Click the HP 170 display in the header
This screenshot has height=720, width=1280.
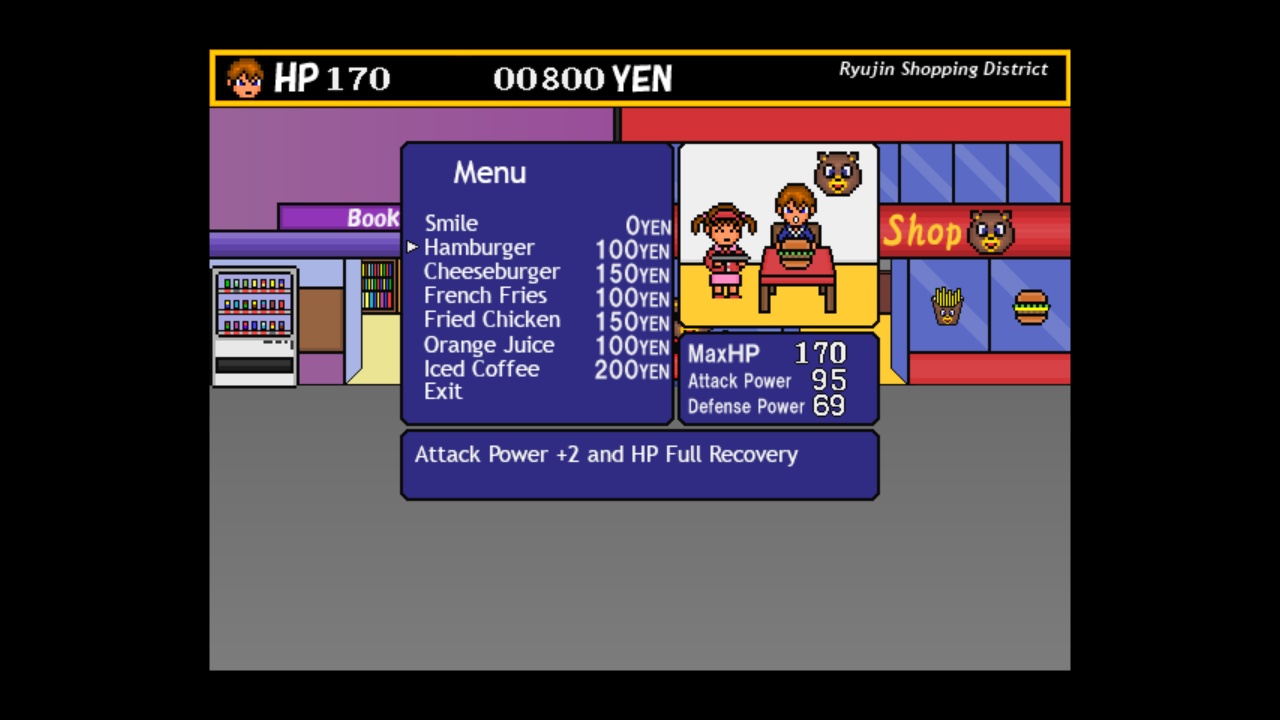(x=332, y=78)
